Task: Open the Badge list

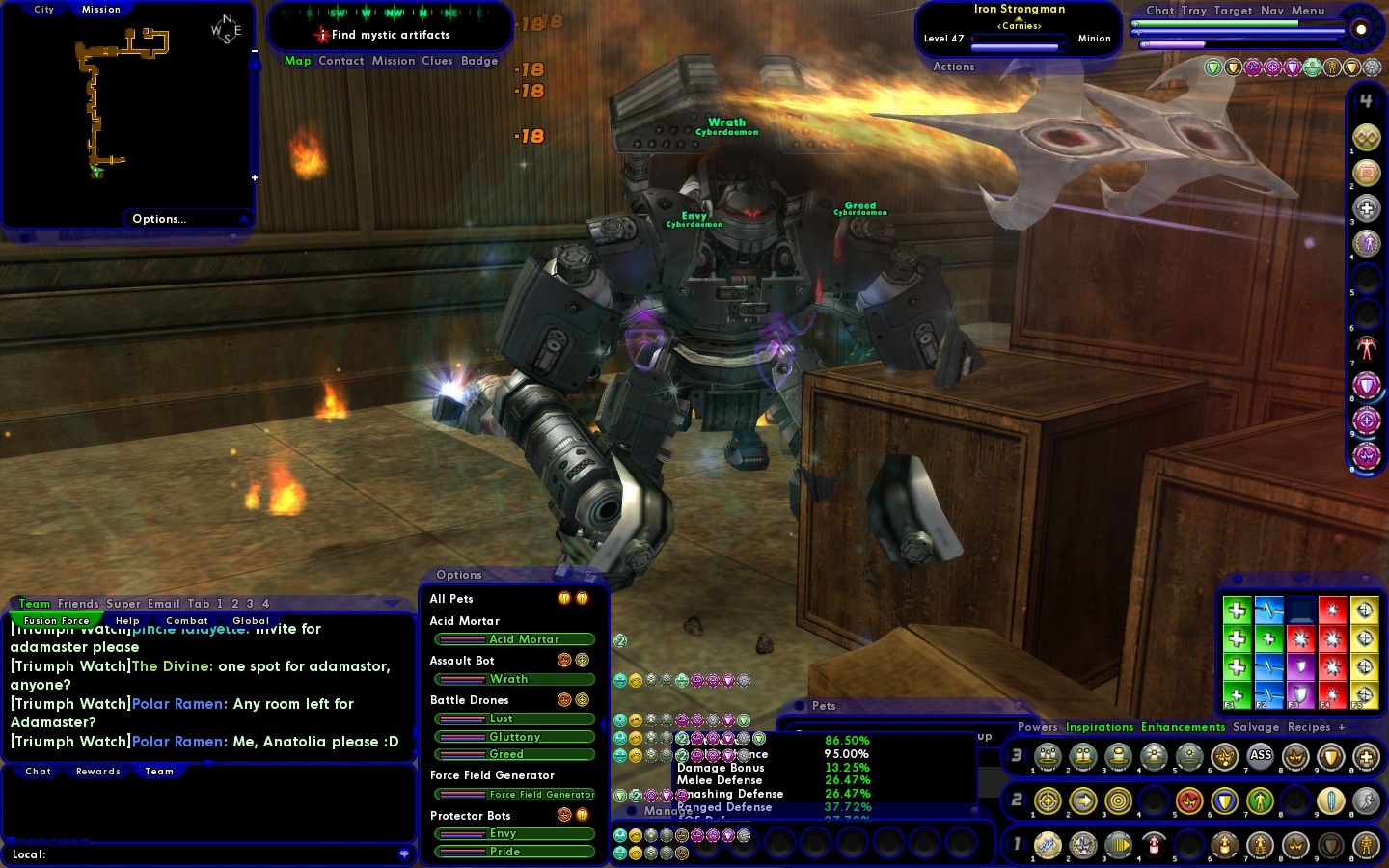Action: (479, 61)
